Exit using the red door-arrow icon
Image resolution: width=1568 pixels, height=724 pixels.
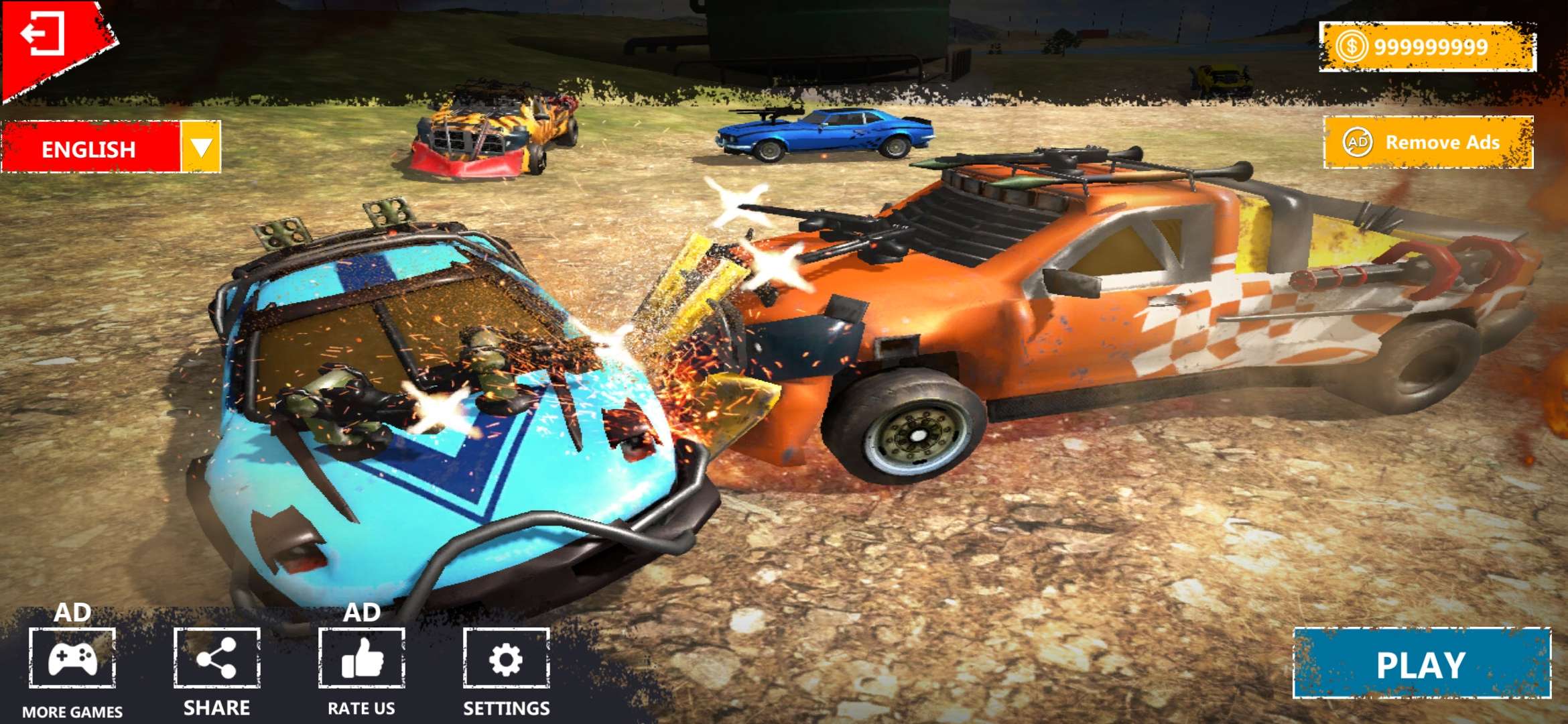(43, 34)
